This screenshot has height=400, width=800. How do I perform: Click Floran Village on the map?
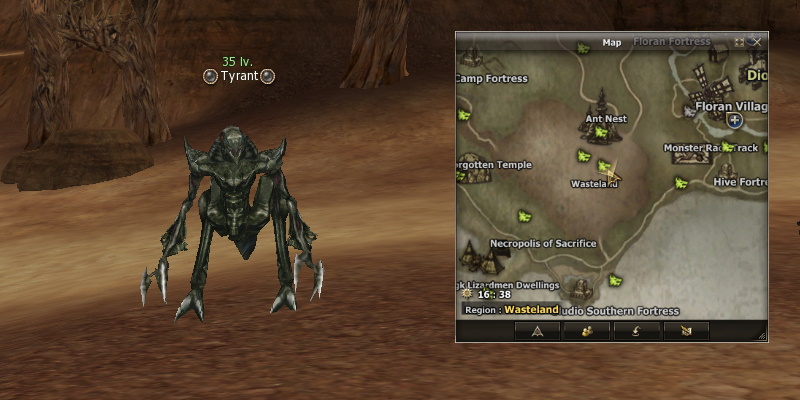tap(731, 106)
